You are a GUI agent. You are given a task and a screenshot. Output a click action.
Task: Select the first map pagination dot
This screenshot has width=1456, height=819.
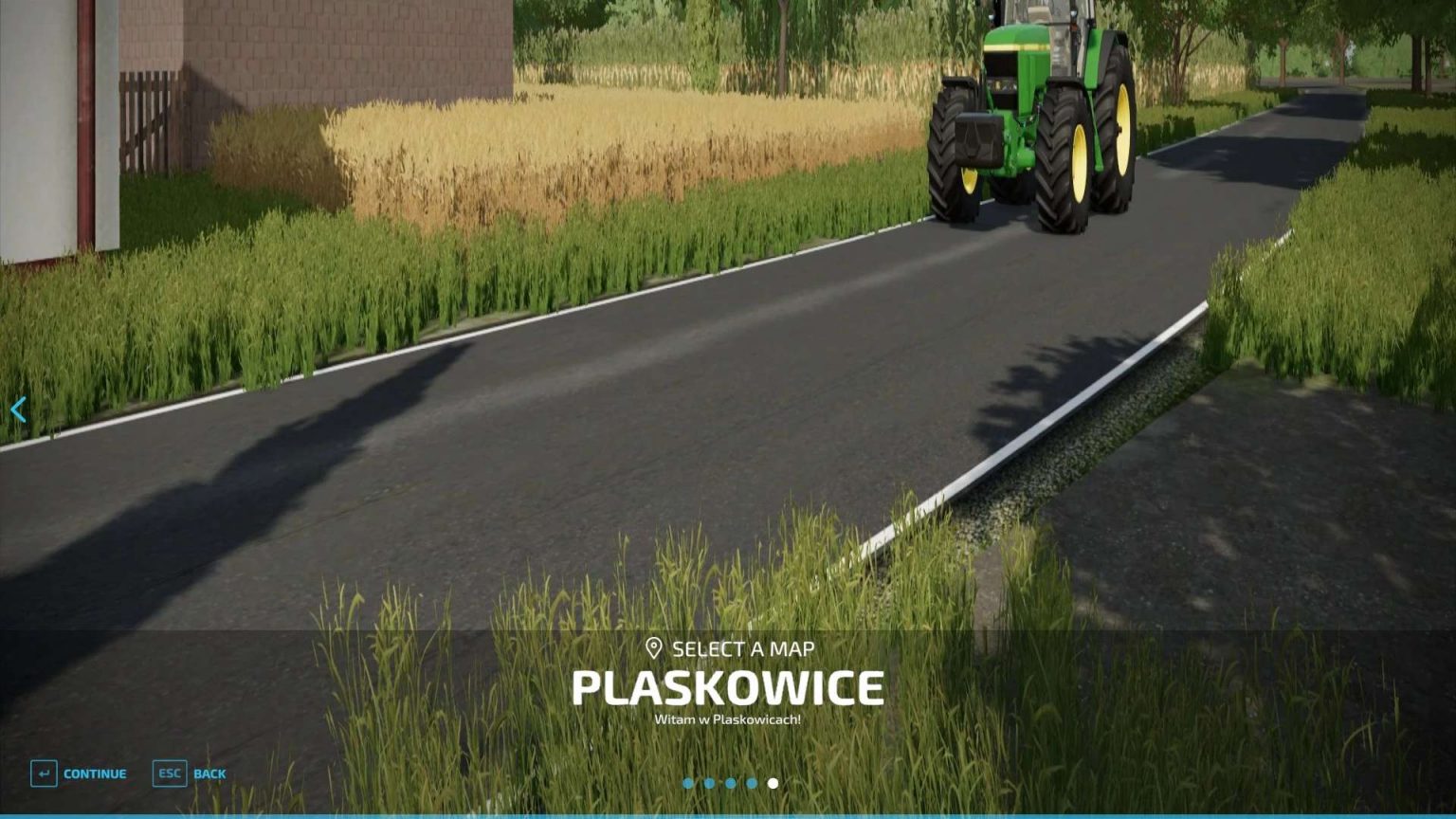click(x=690, y=783)
